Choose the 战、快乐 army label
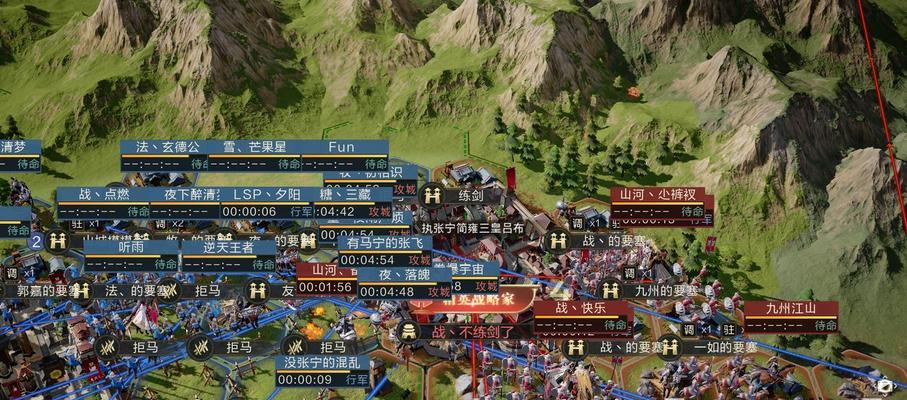The image size is (907, 400). click(x=581, y=309)
